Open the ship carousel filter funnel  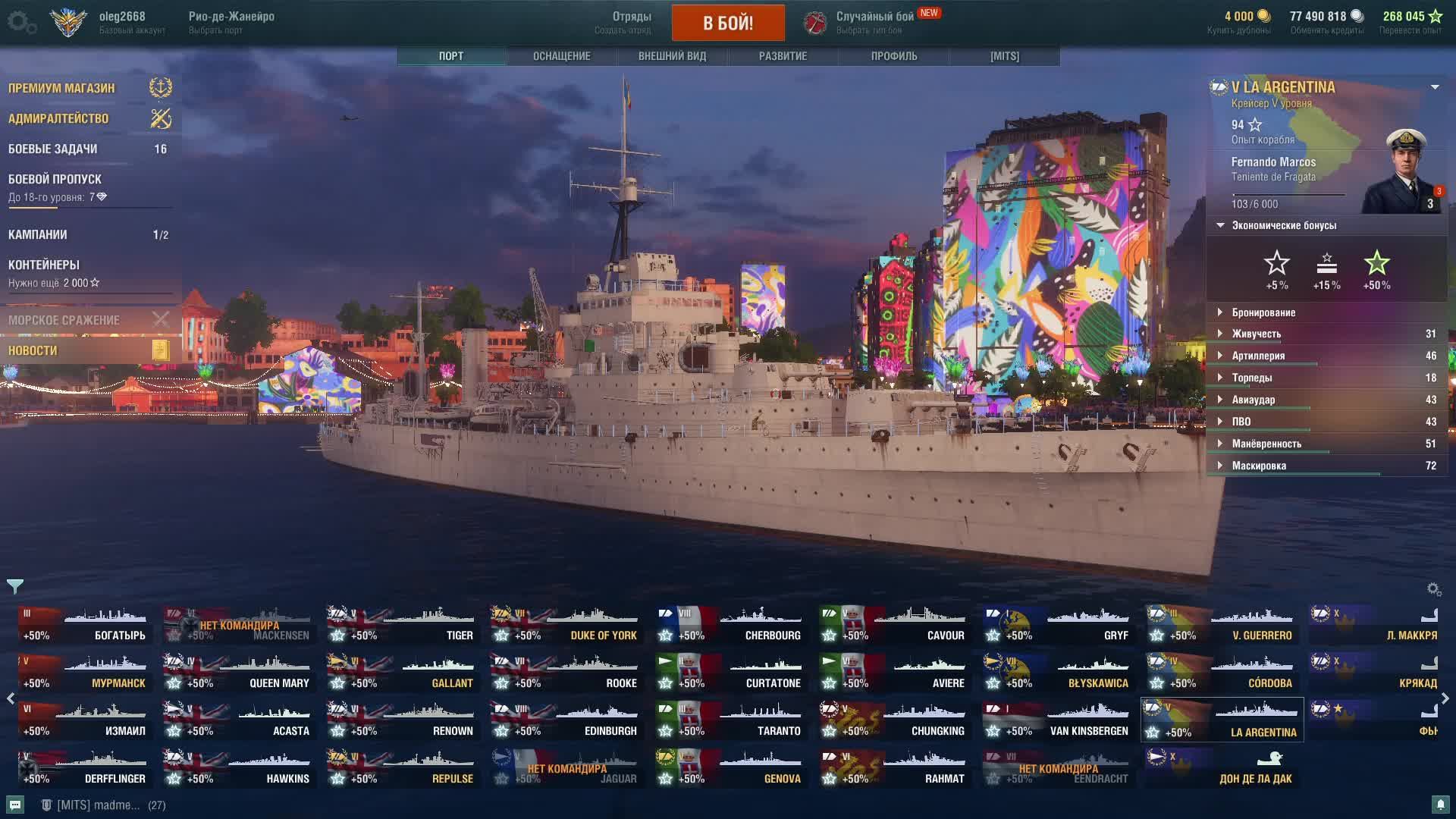[x=15, y=586]
